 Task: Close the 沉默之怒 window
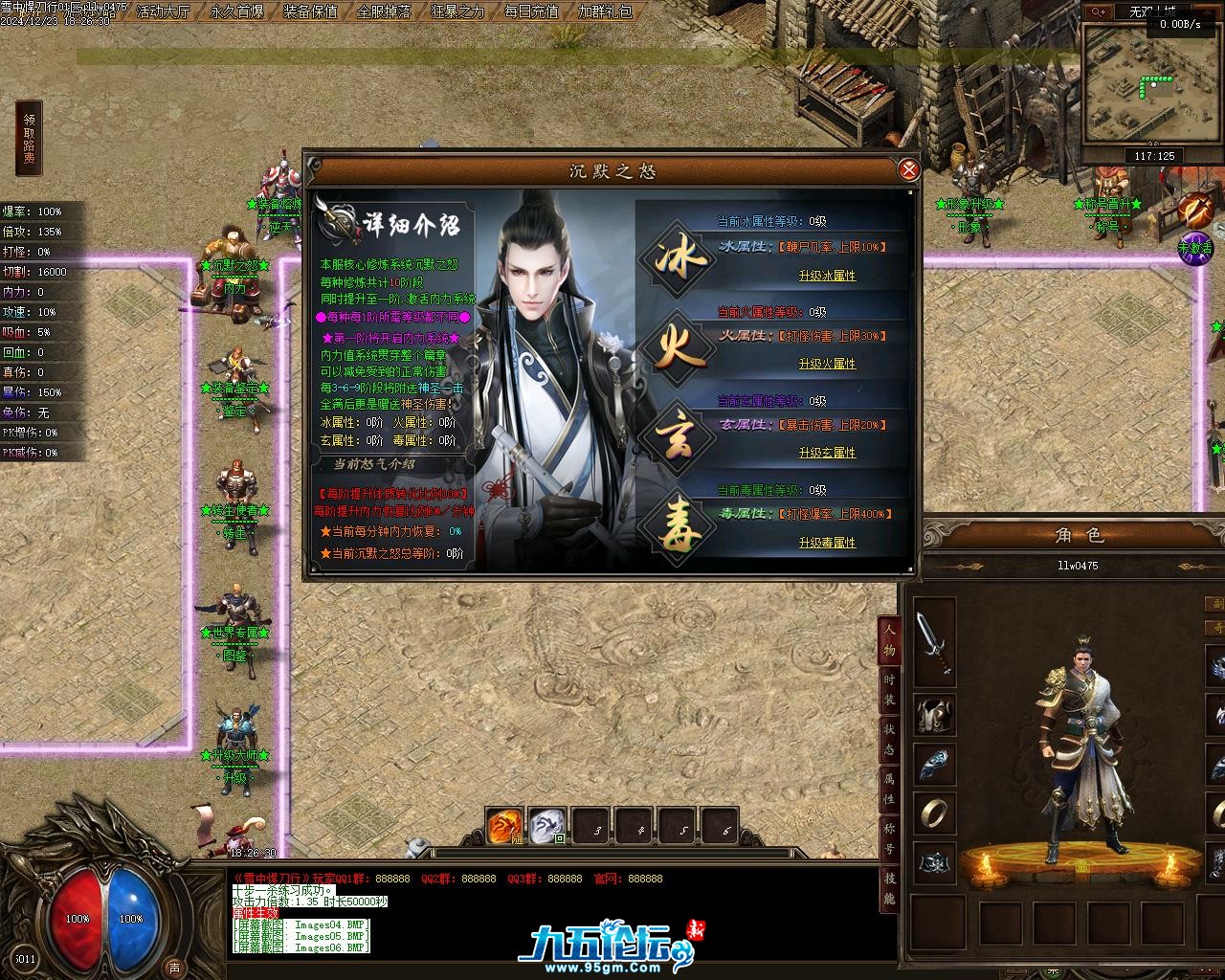[x=908, y=170]
